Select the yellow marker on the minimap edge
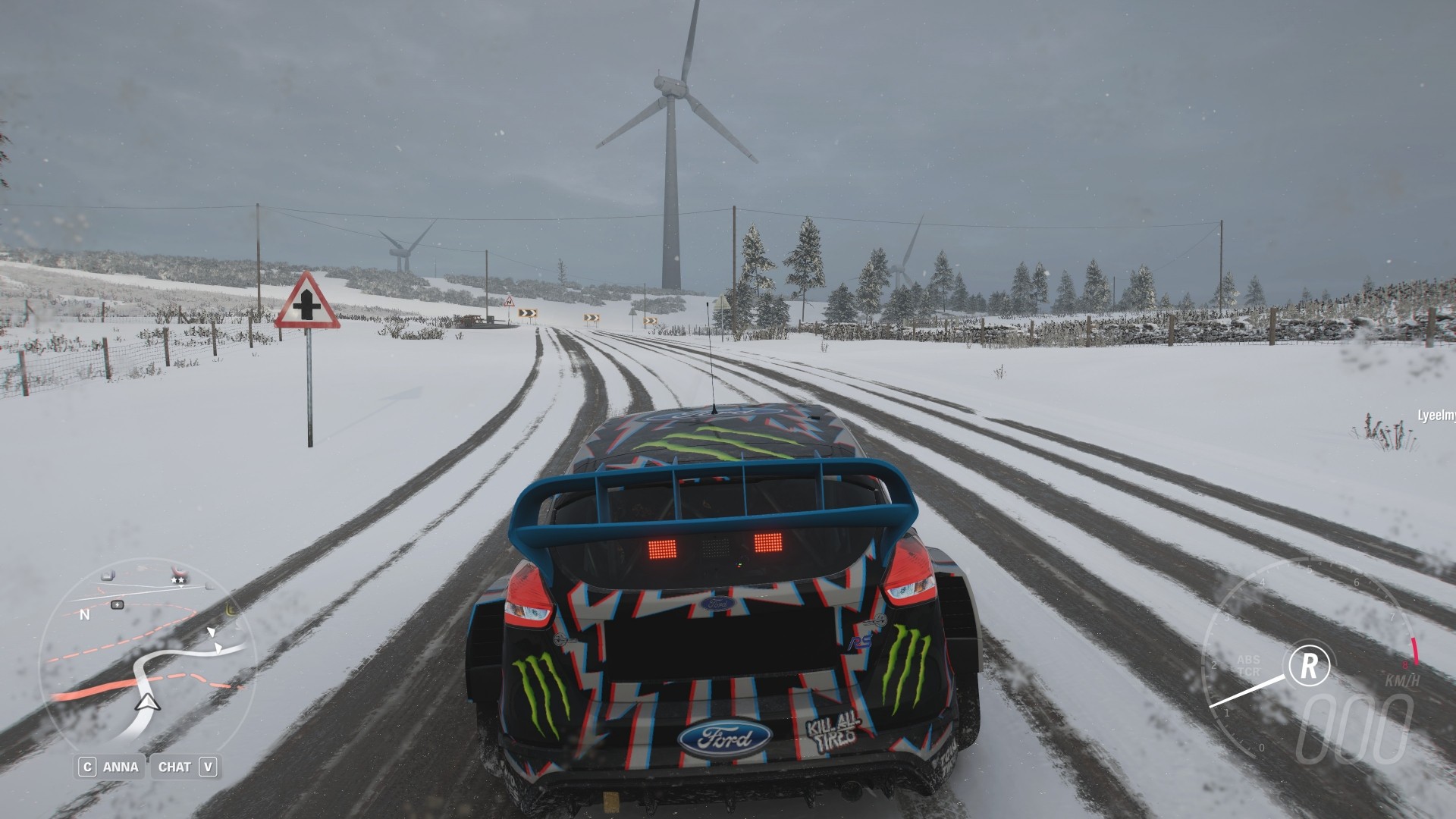 click(x=231, y=609)
